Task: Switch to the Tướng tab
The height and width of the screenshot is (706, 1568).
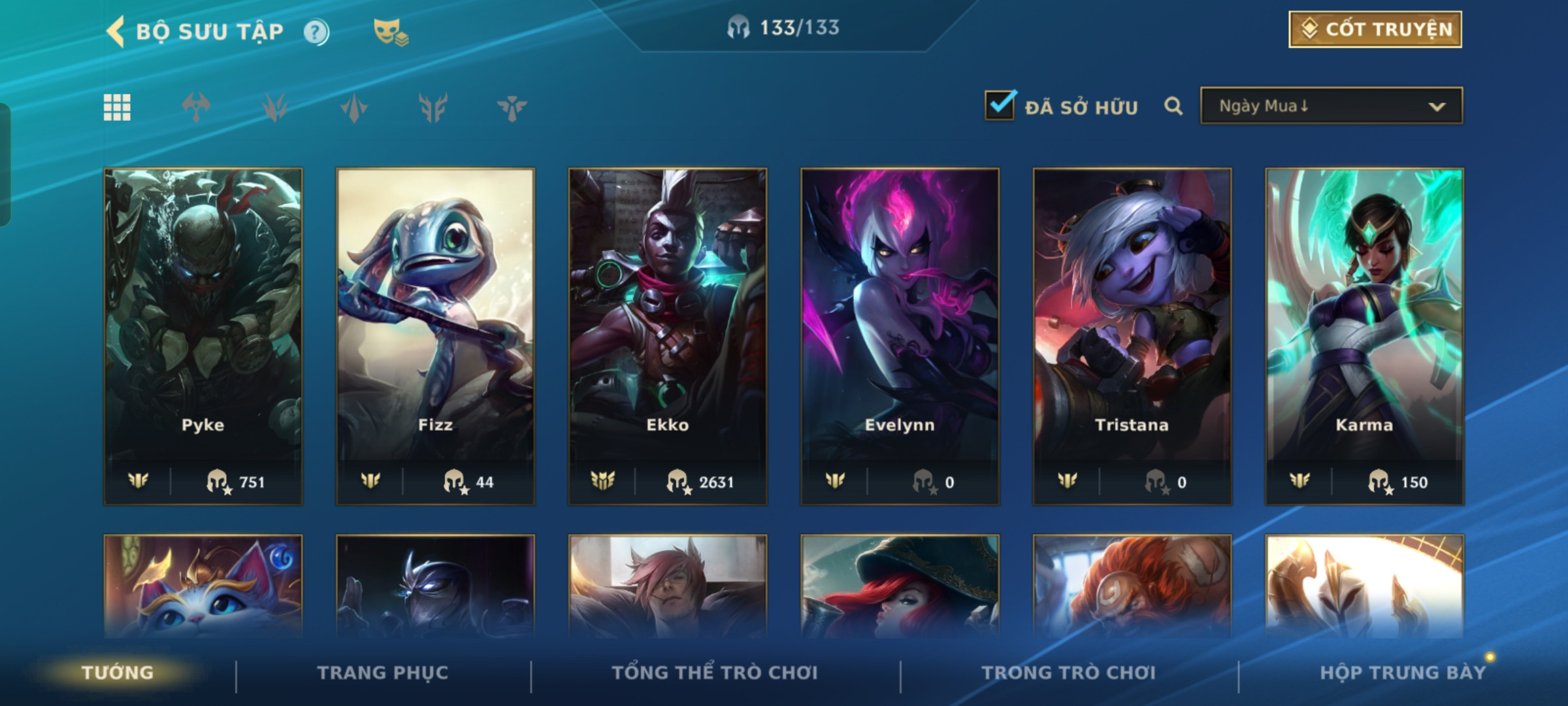Action: click(118, 673)
